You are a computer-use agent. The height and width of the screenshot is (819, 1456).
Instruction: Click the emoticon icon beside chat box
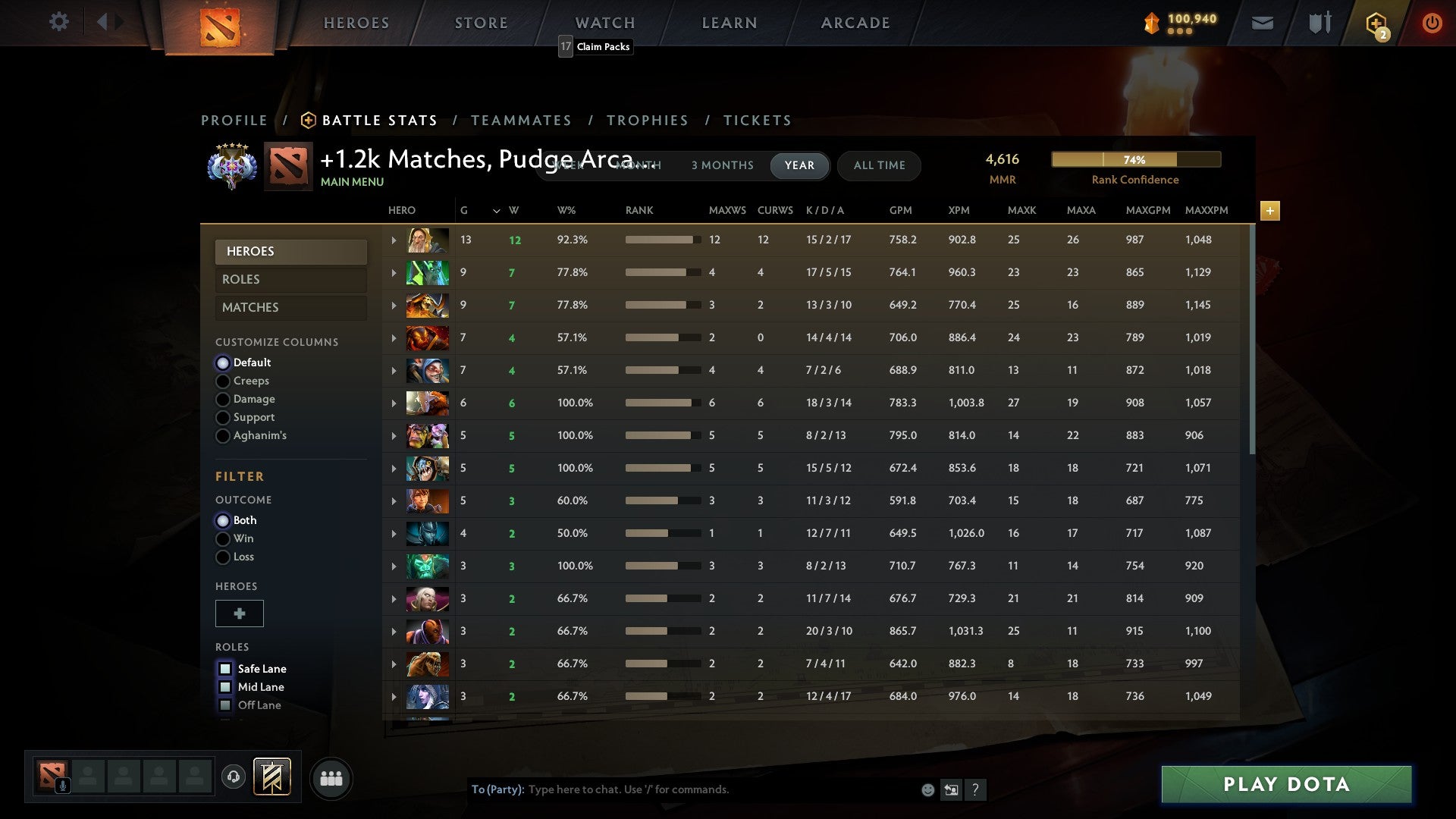927,789
